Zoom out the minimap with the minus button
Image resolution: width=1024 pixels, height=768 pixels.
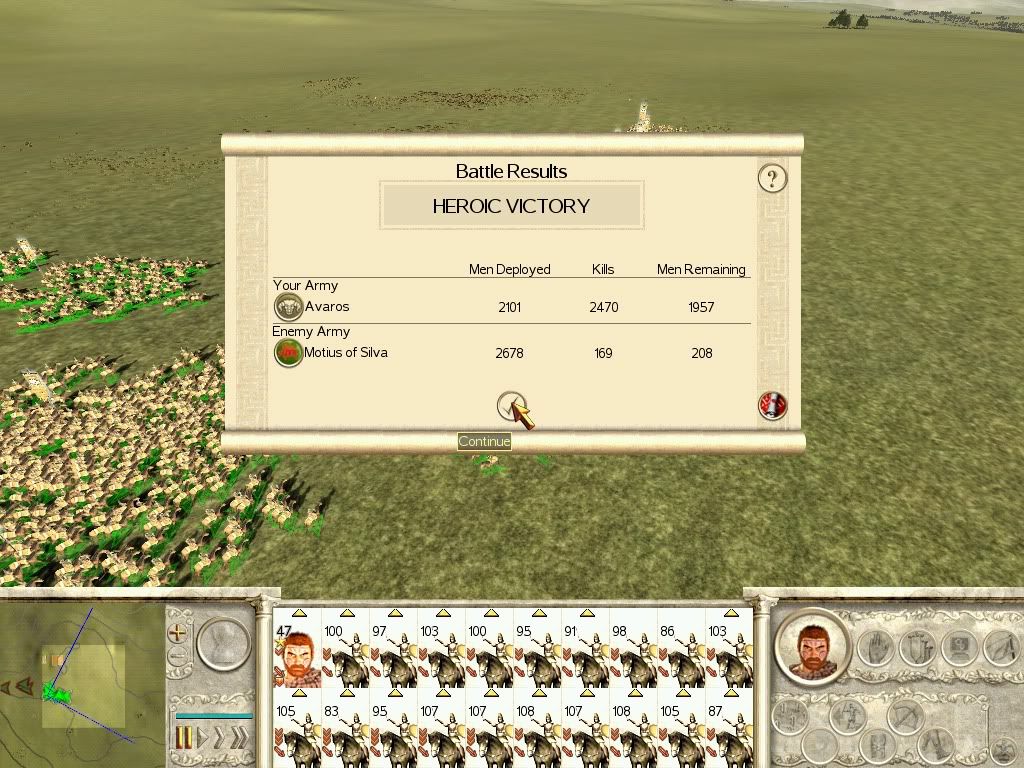click(178, 657)
